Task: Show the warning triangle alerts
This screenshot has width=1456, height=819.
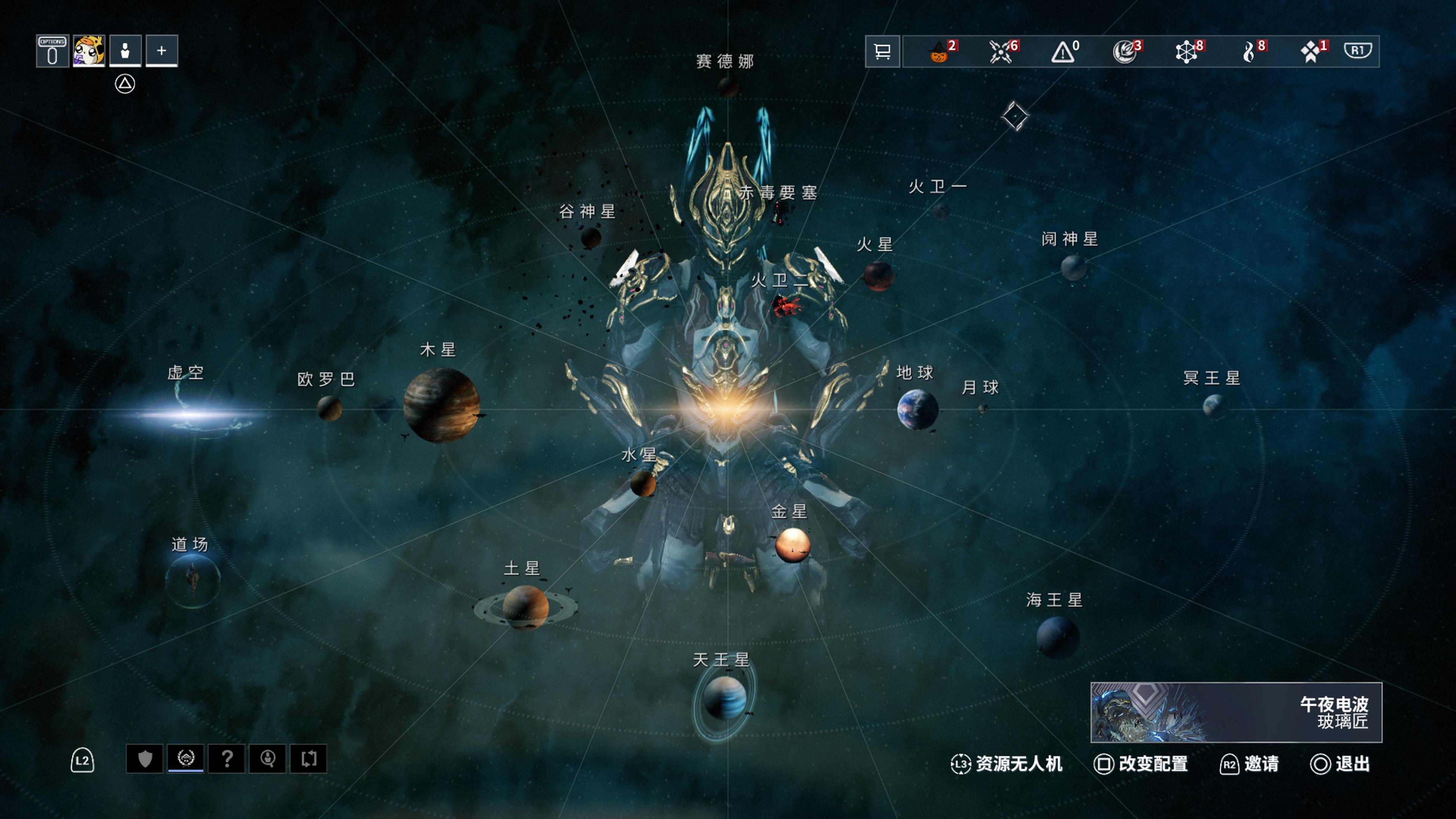Action: pos(1063,52)
